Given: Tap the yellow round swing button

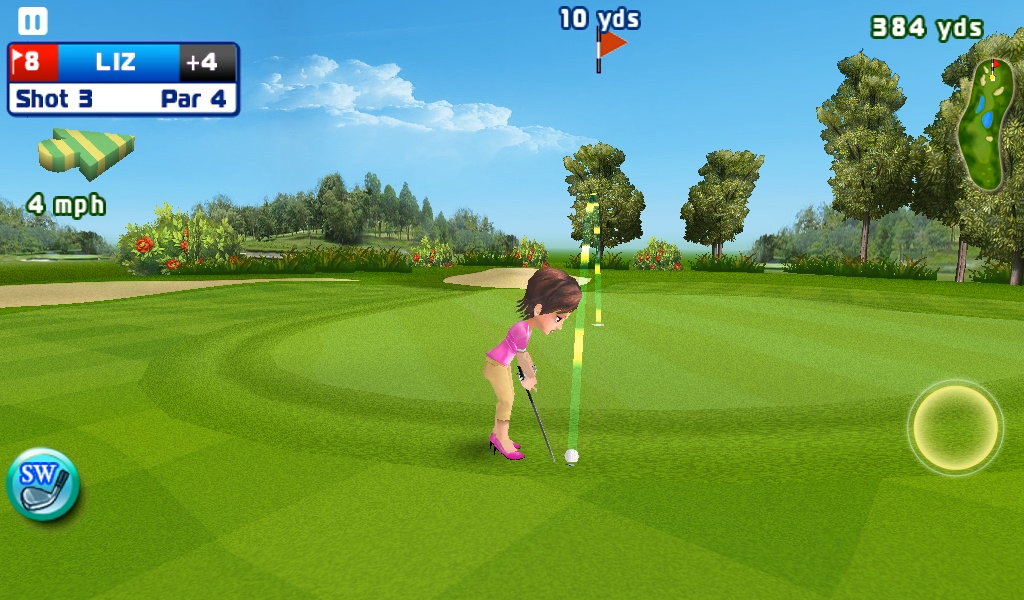Looking at the screenshot, I should pos(955,428).
